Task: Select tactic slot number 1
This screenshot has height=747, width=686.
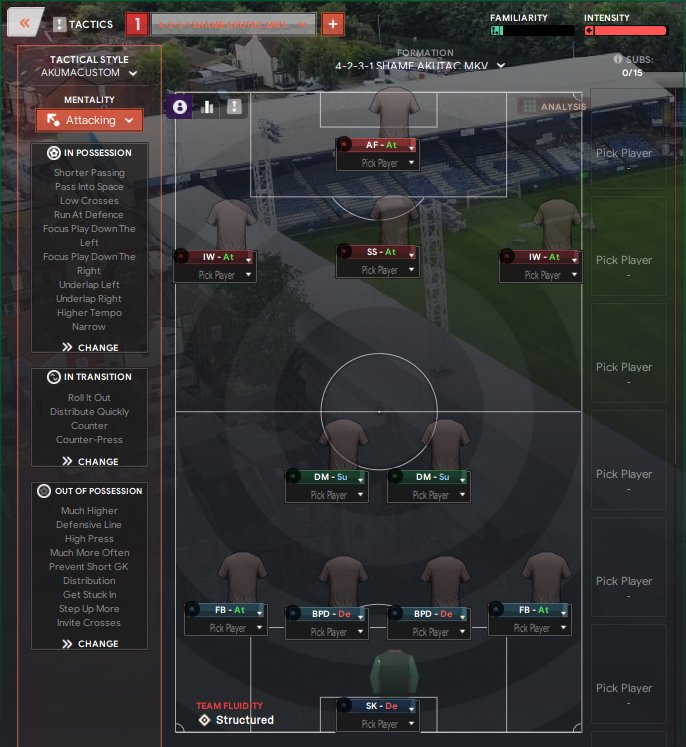Action: coord(137,24)
